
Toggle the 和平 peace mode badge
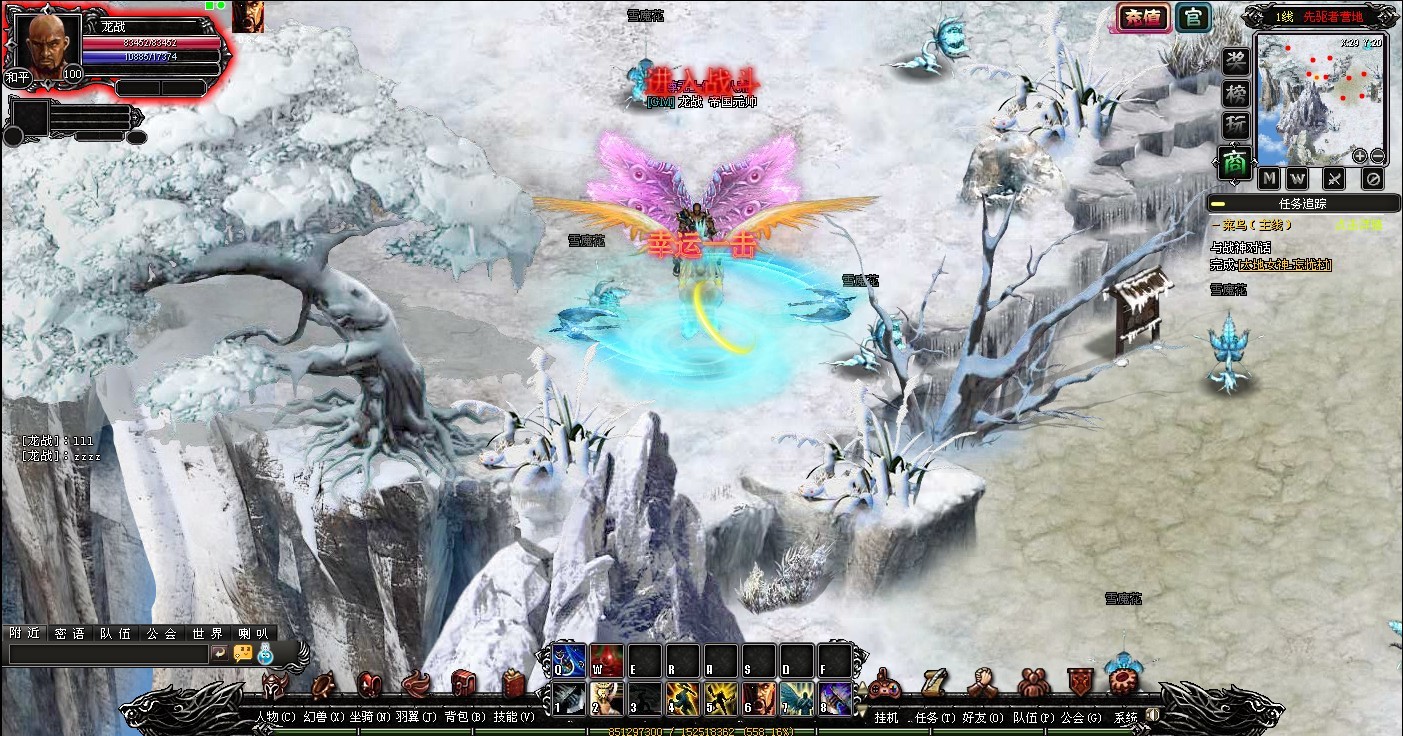point(17,77)
